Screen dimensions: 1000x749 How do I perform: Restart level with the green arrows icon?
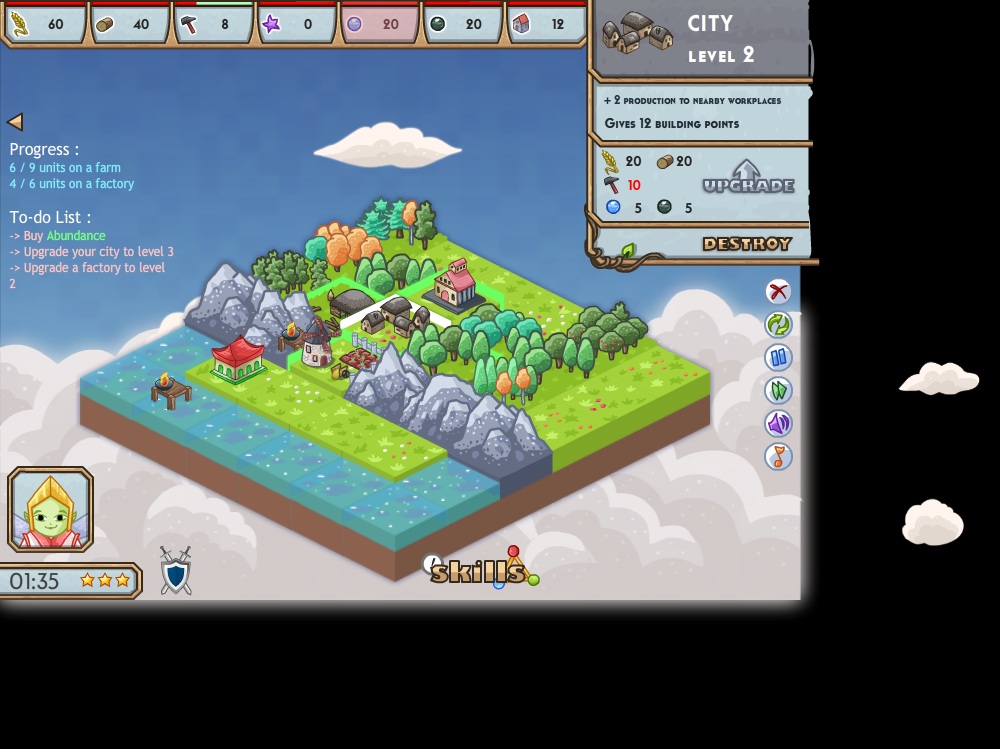coord(778,324)
